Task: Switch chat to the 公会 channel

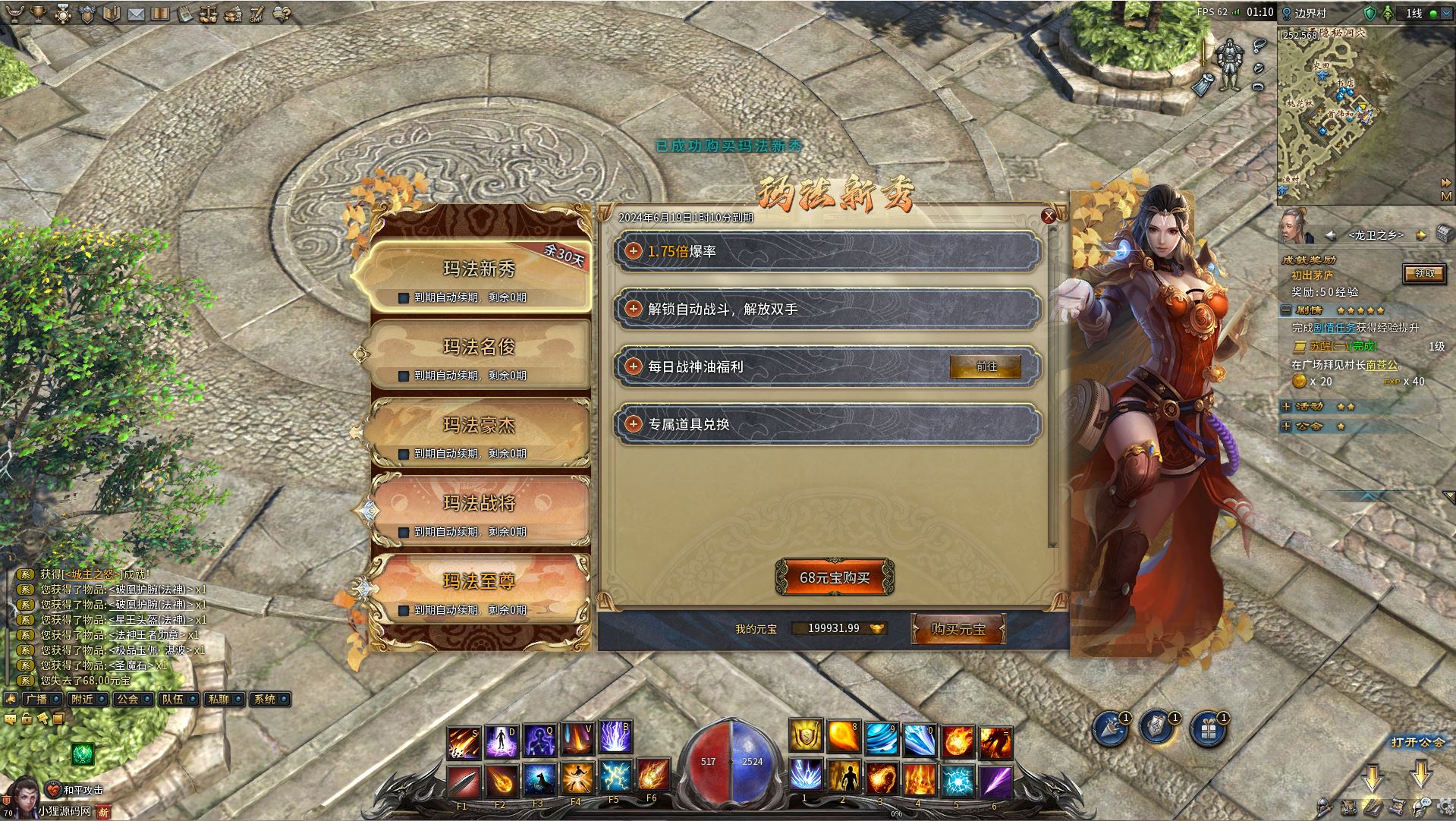Action: 127,700
